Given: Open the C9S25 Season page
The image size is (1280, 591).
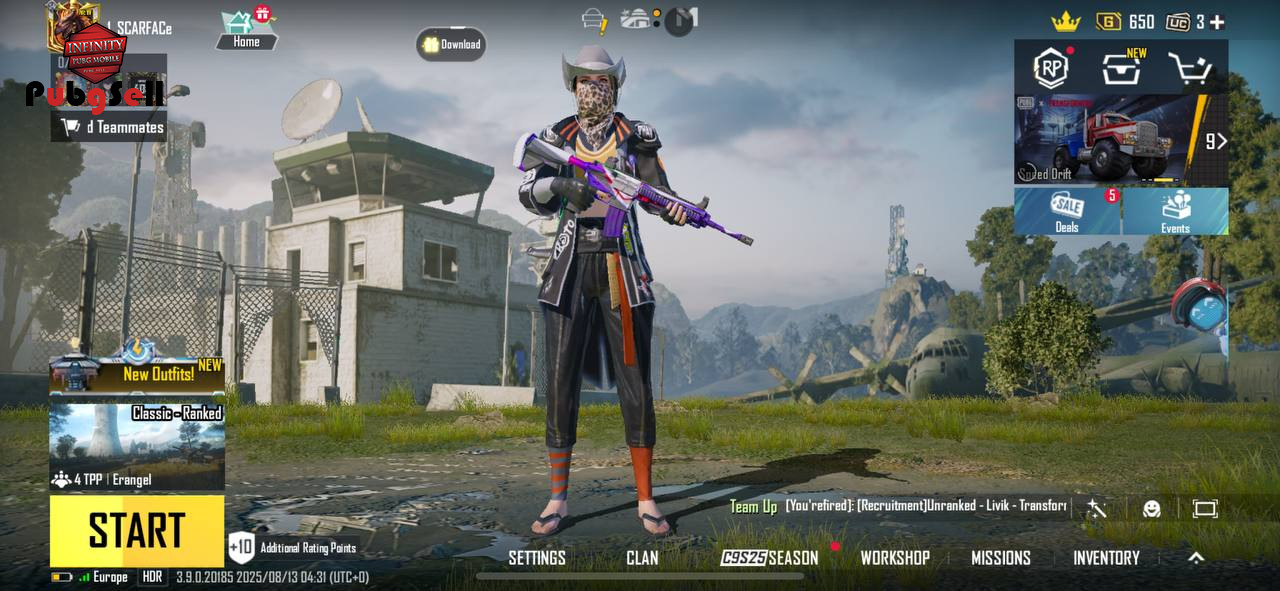Looking at the screenshot, I should pos(770,558).
